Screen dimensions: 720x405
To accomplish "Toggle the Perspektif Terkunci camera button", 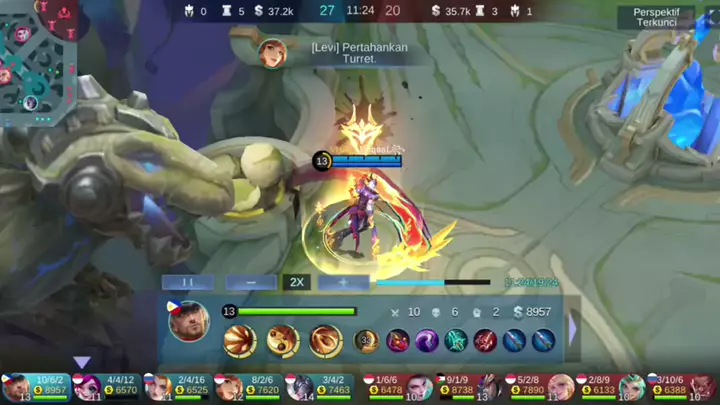I will [655, 17].
